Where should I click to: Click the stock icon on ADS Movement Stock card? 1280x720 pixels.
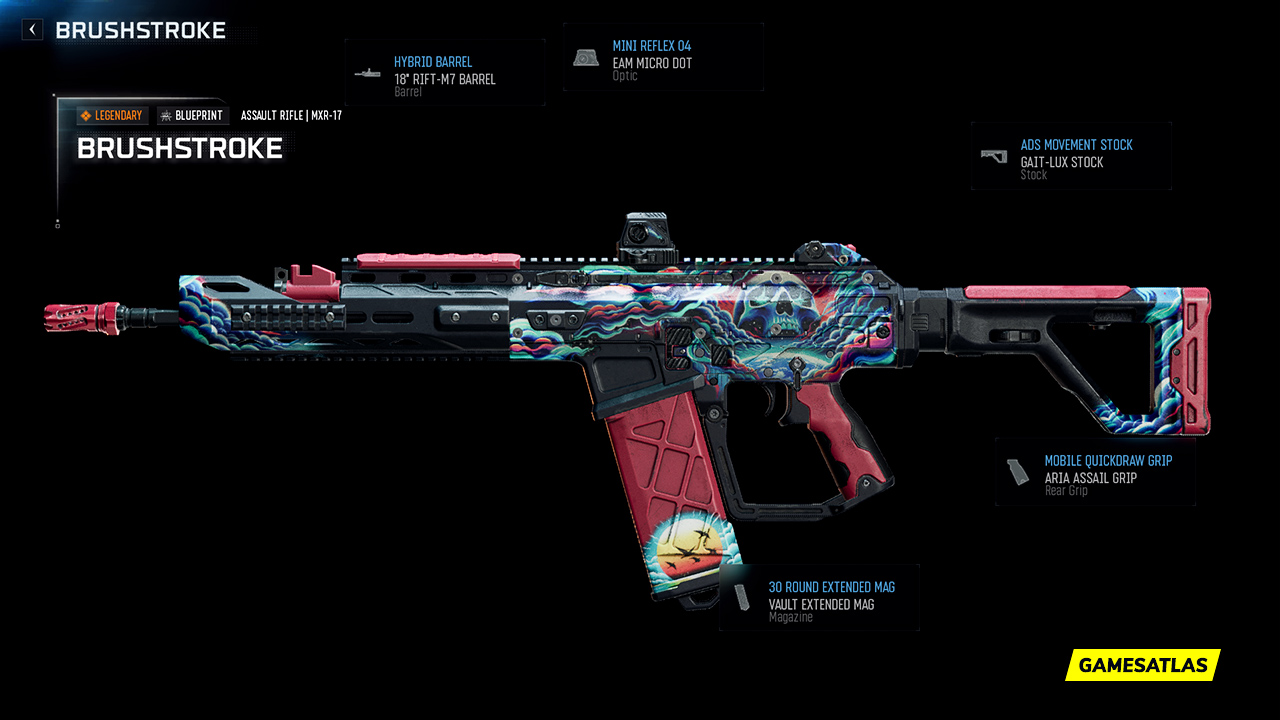pyautogui.click(x=992, y=156)
